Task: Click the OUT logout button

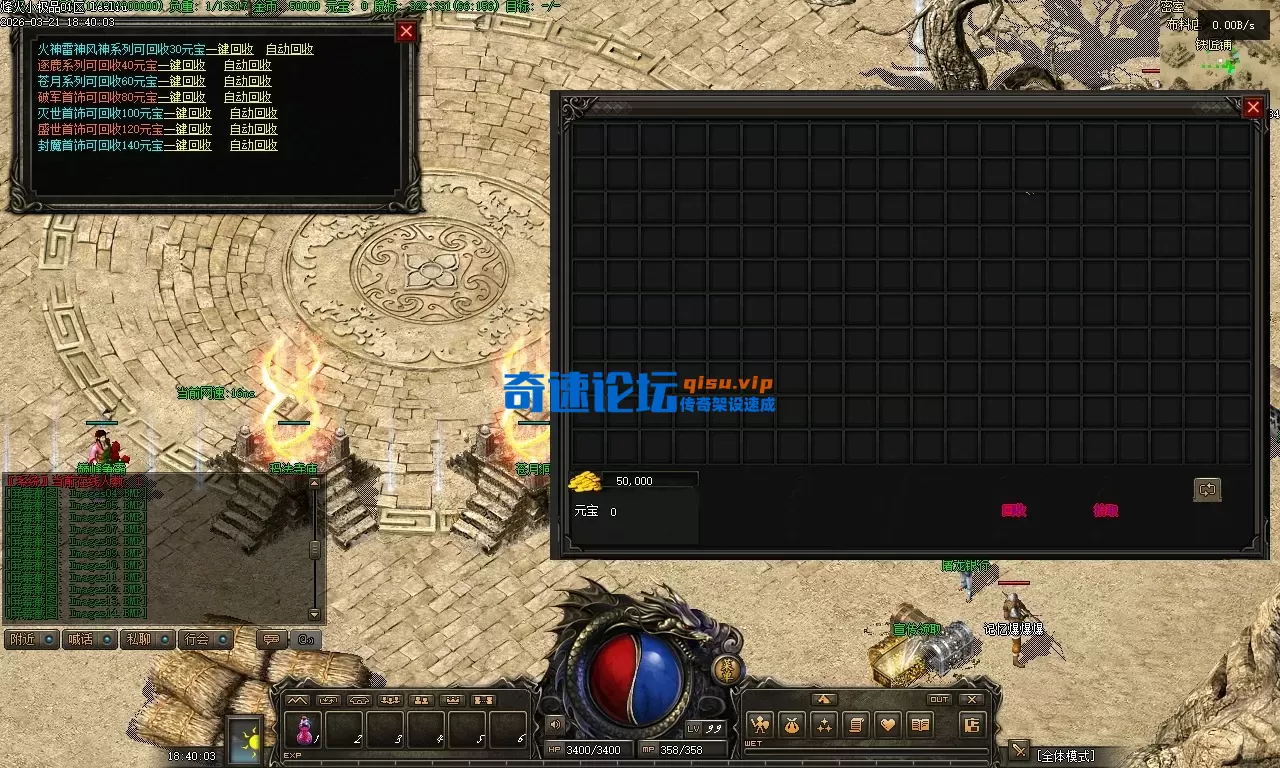Action: [938, 699]
